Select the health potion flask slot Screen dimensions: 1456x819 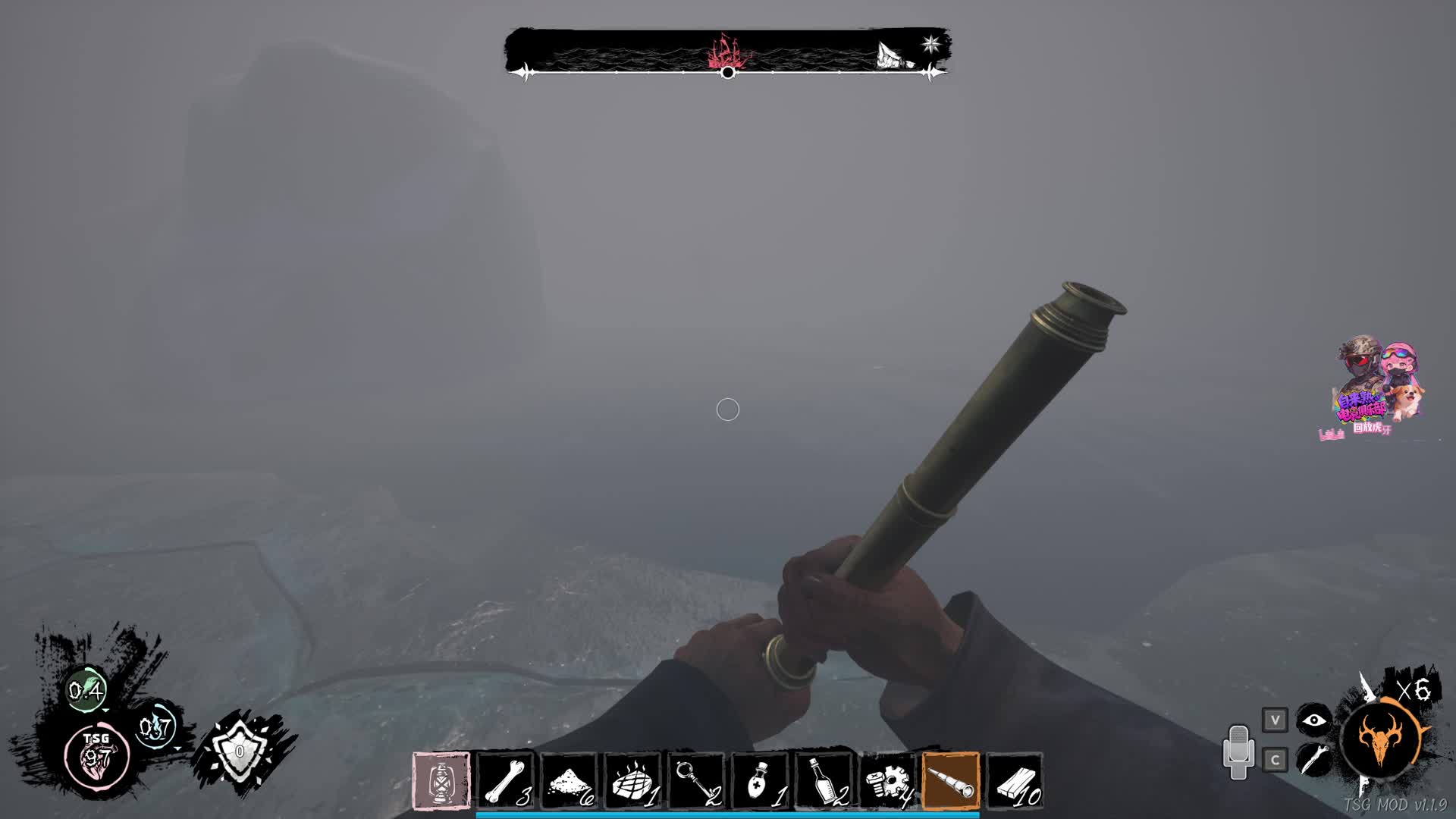pos(760,781)
